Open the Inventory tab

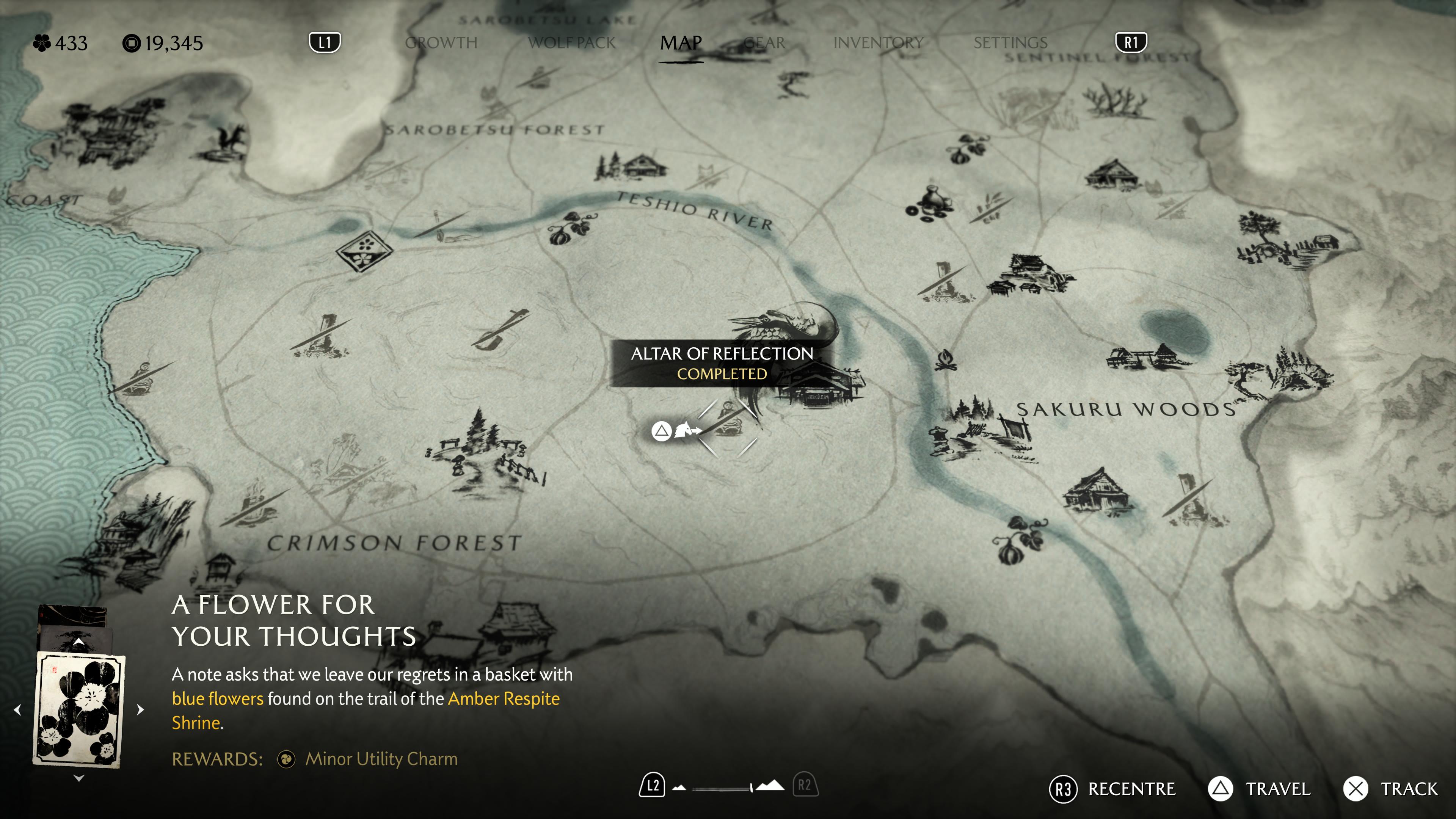tap(878, 43)
